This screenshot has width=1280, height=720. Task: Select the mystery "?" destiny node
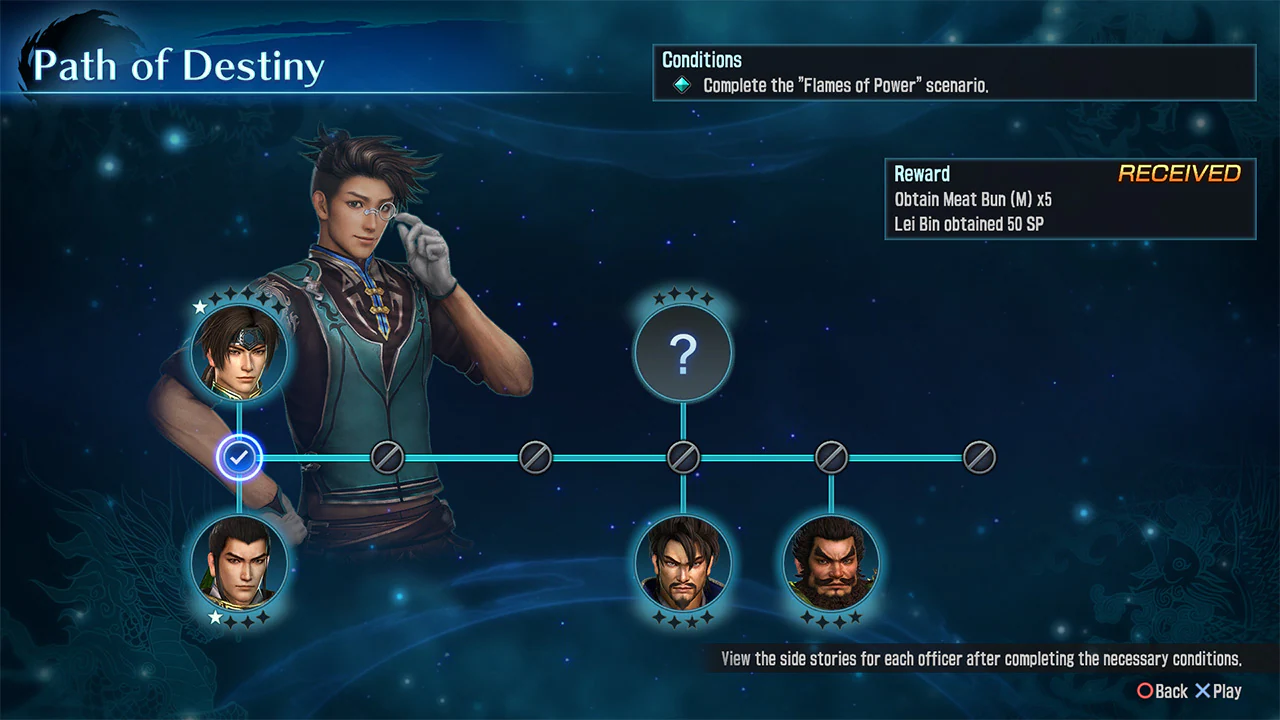[x=683, y=352]
